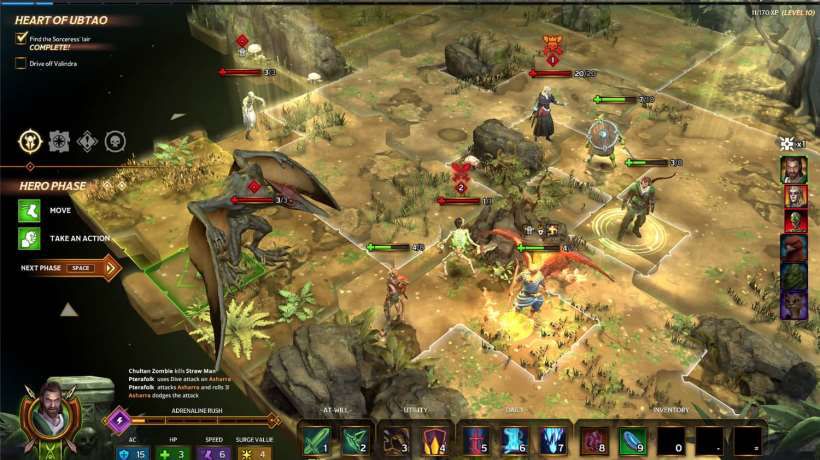This screenshot has height=460, width=820.
Task: Advance with the Next Phase arrow
Action: [107, 268]
